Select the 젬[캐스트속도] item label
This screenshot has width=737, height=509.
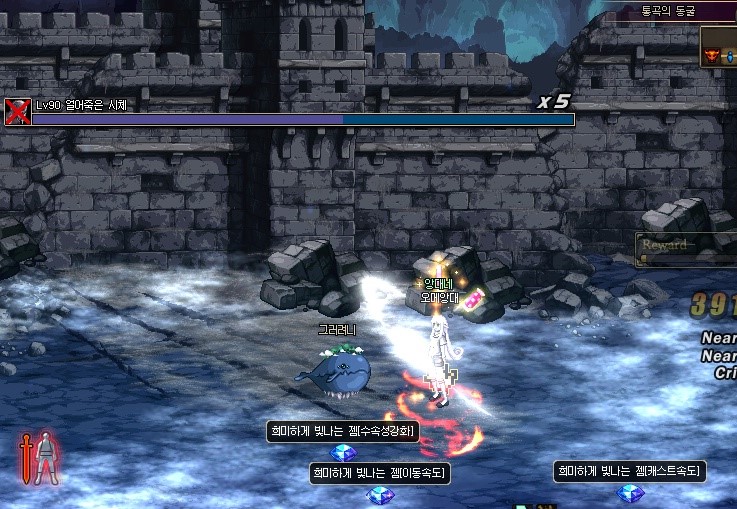pos(630,471)
